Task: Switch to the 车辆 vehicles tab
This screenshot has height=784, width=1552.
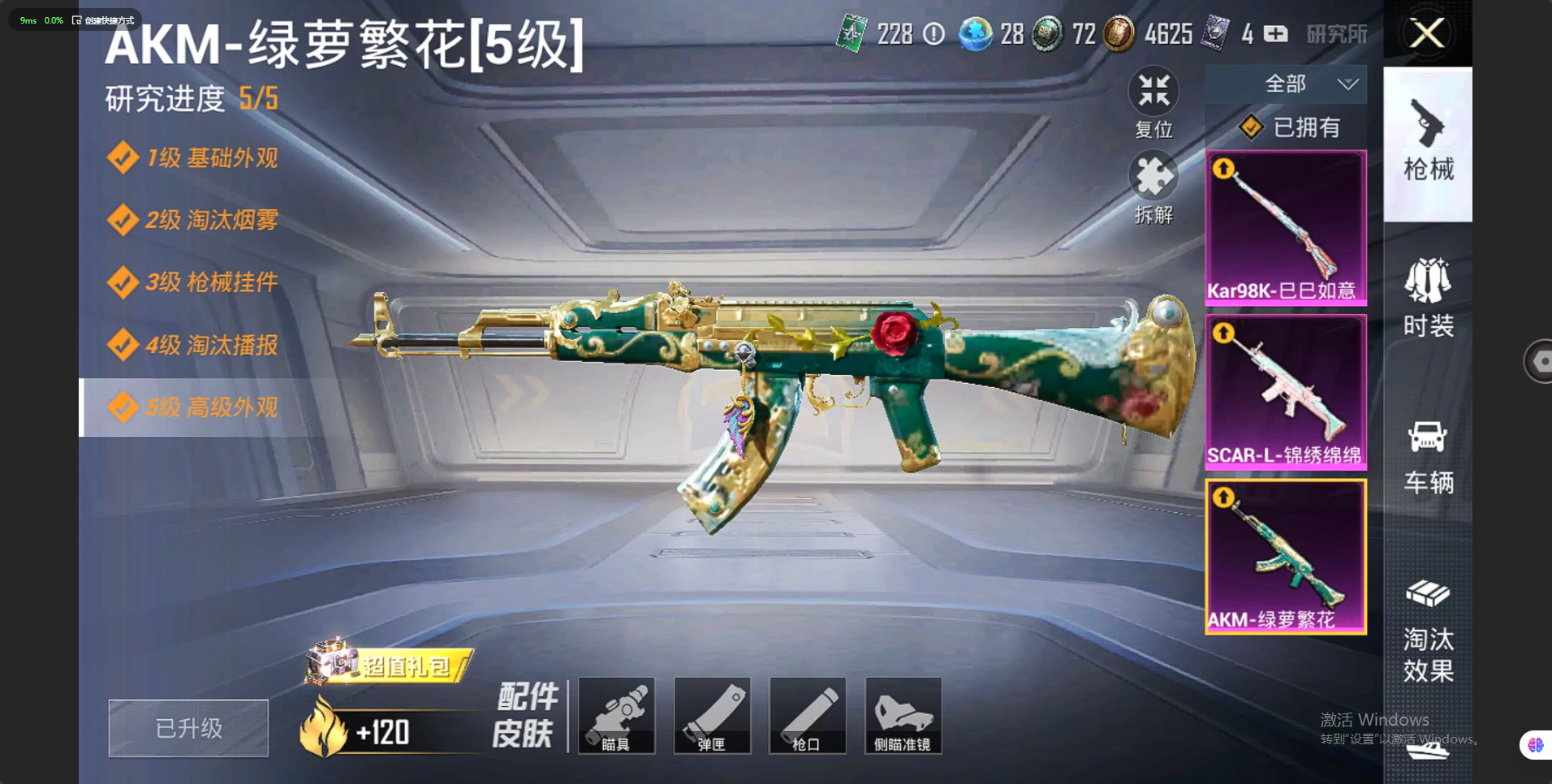Action: point(1428,456)
